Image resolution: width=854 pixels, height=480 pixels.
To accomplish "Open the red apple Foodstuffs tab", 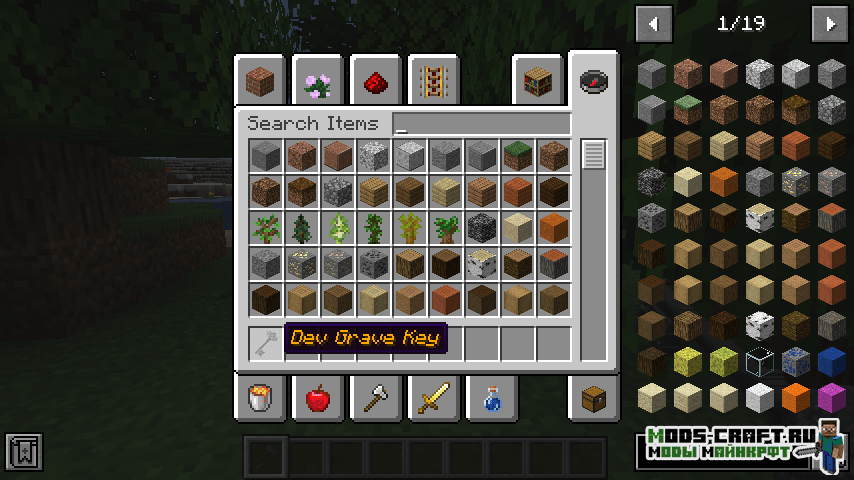I will tap(318, 399).
